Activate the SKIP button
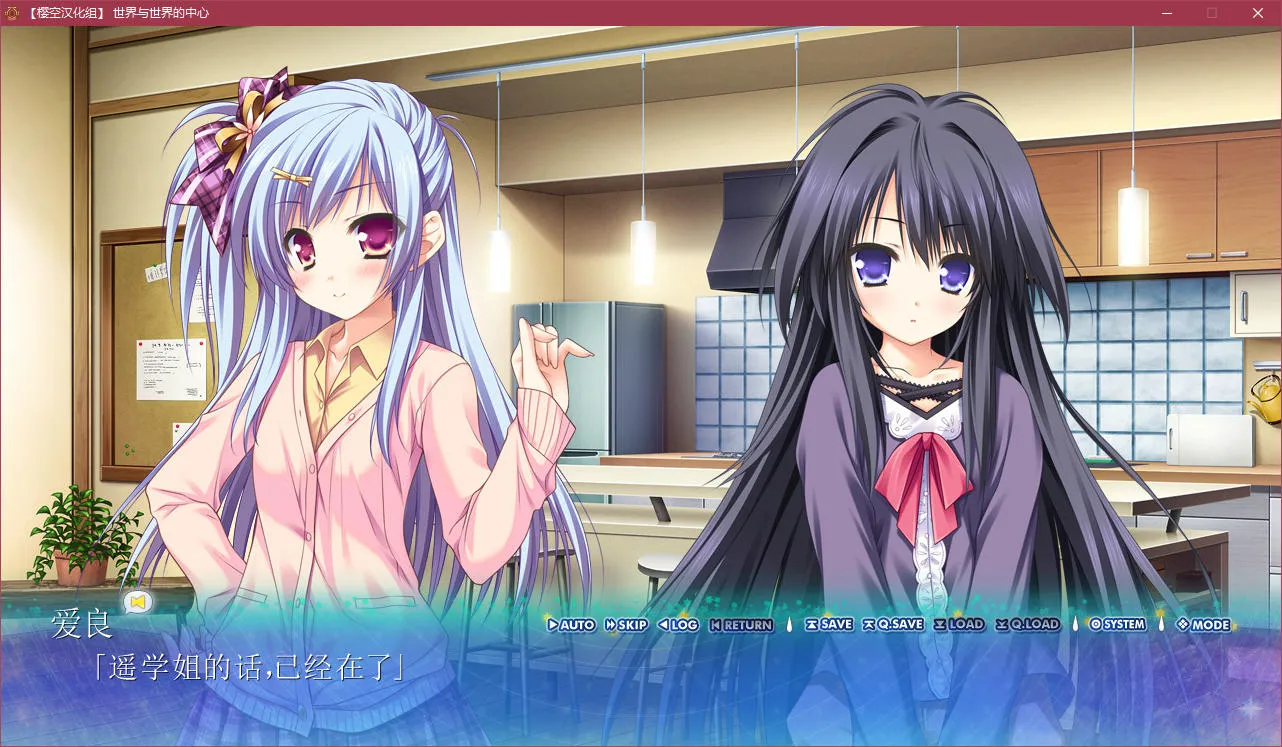Viewport: 1282px width, 747px height. coord(627,625)
